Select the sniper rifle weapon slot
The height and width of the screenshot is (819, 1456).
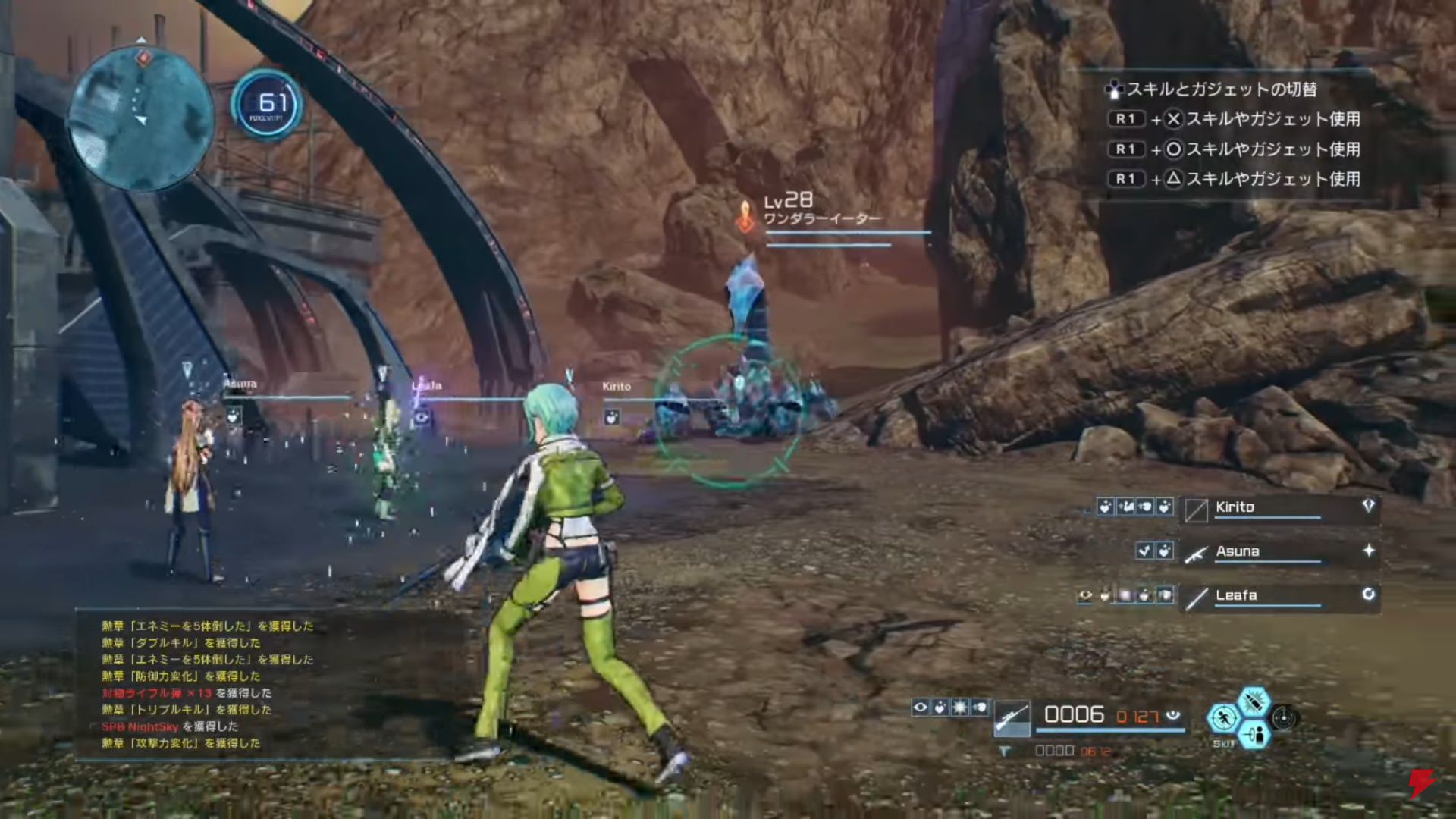tap(1012, 717)
